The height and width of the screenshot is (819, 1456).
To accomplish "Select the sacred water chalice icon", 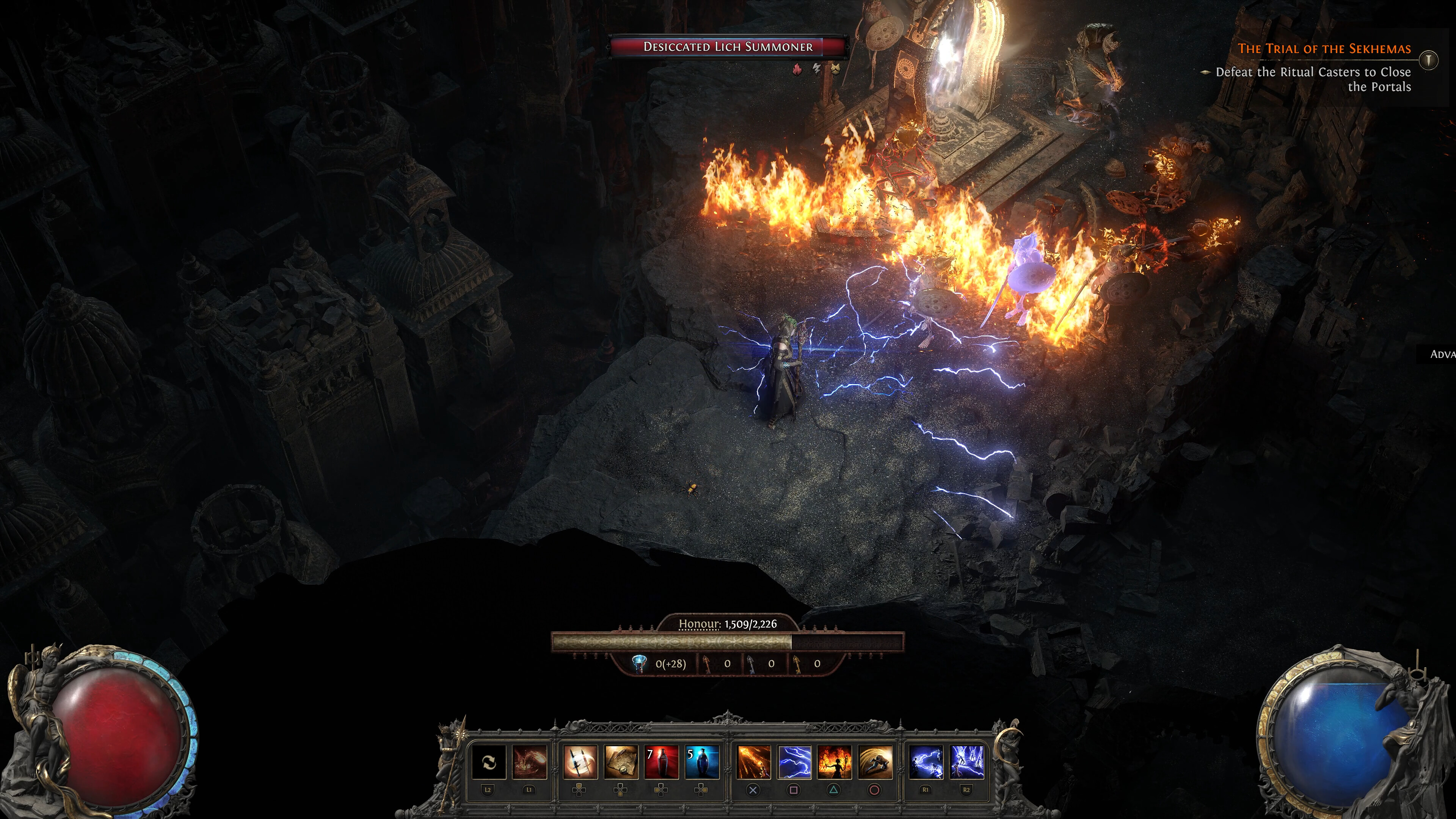I will [x=639, y=664].
